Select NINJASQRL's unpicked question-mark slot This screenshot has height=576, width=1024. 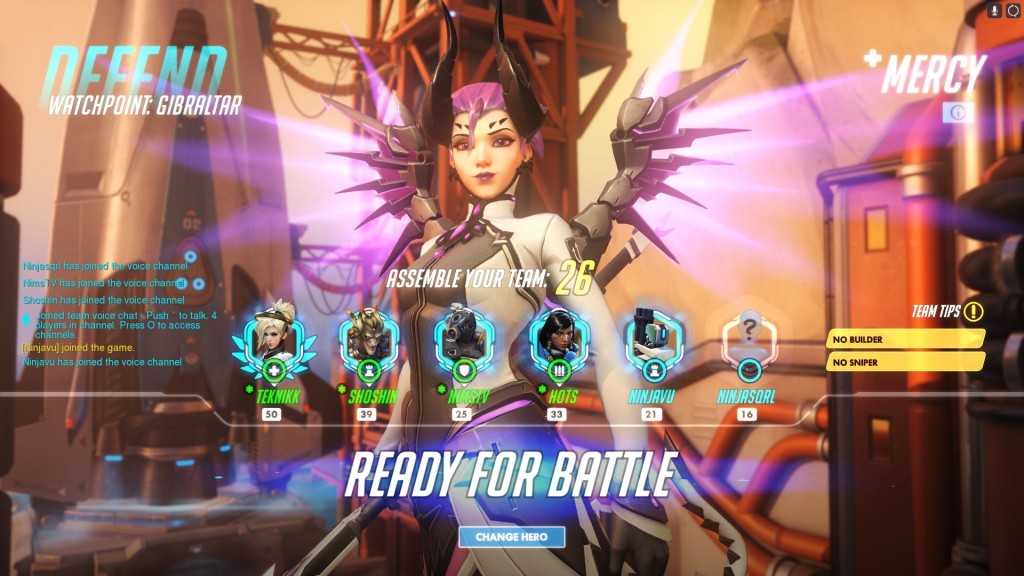click(x=747, y=340)
